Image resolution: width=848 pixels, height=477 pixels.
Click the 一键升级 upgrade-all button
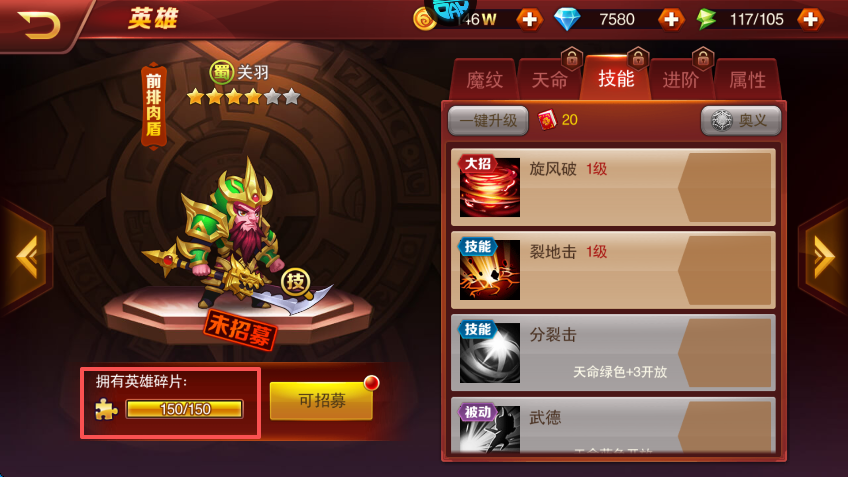coord(488,120)
